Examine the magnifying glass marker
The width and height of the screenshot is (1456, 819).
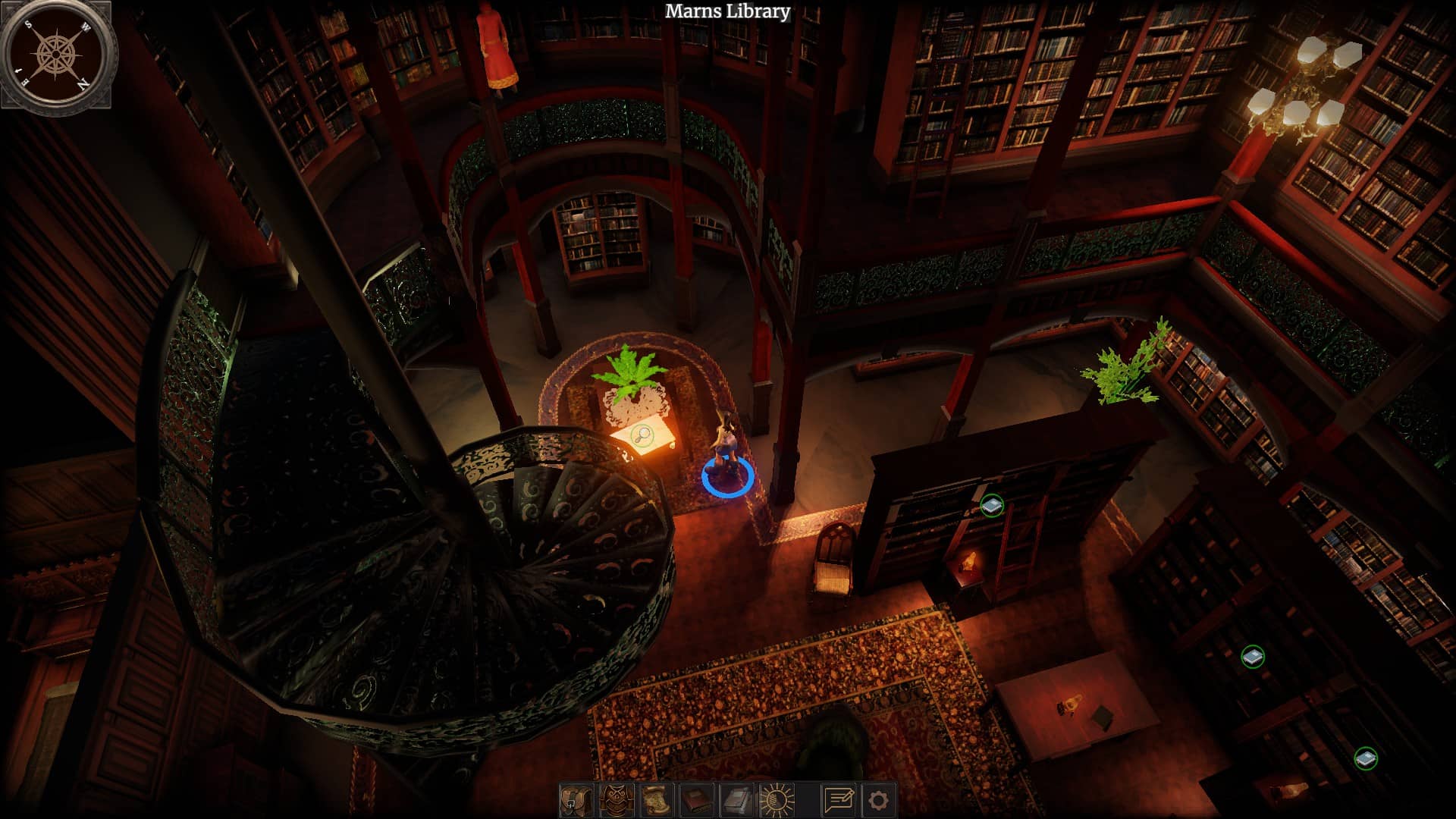click(x=643, y=435)
